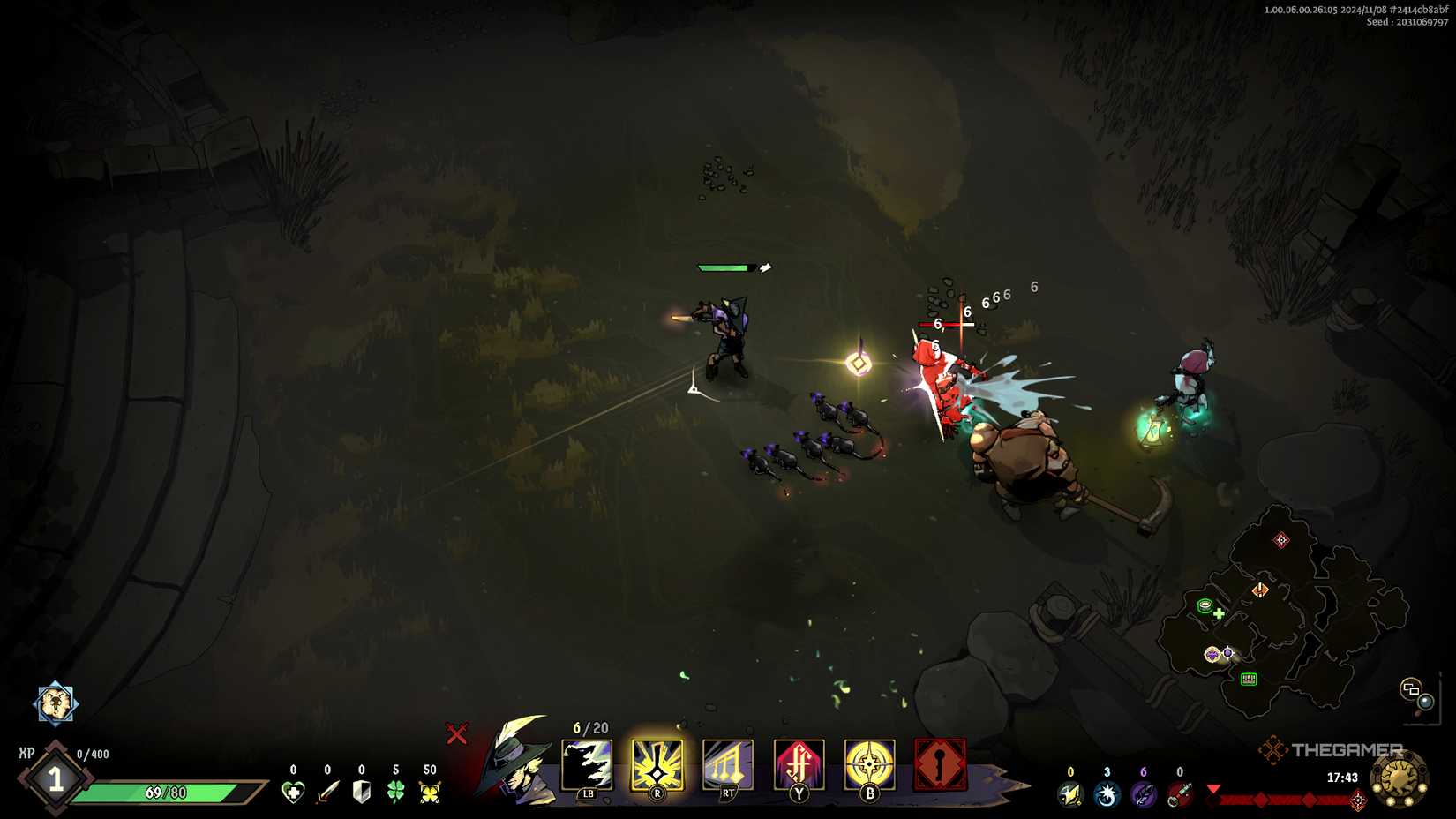Viewport: 1456px width, 819px height.
Task: Select the sword attack stat icon
Action: [x=327, y=793]
